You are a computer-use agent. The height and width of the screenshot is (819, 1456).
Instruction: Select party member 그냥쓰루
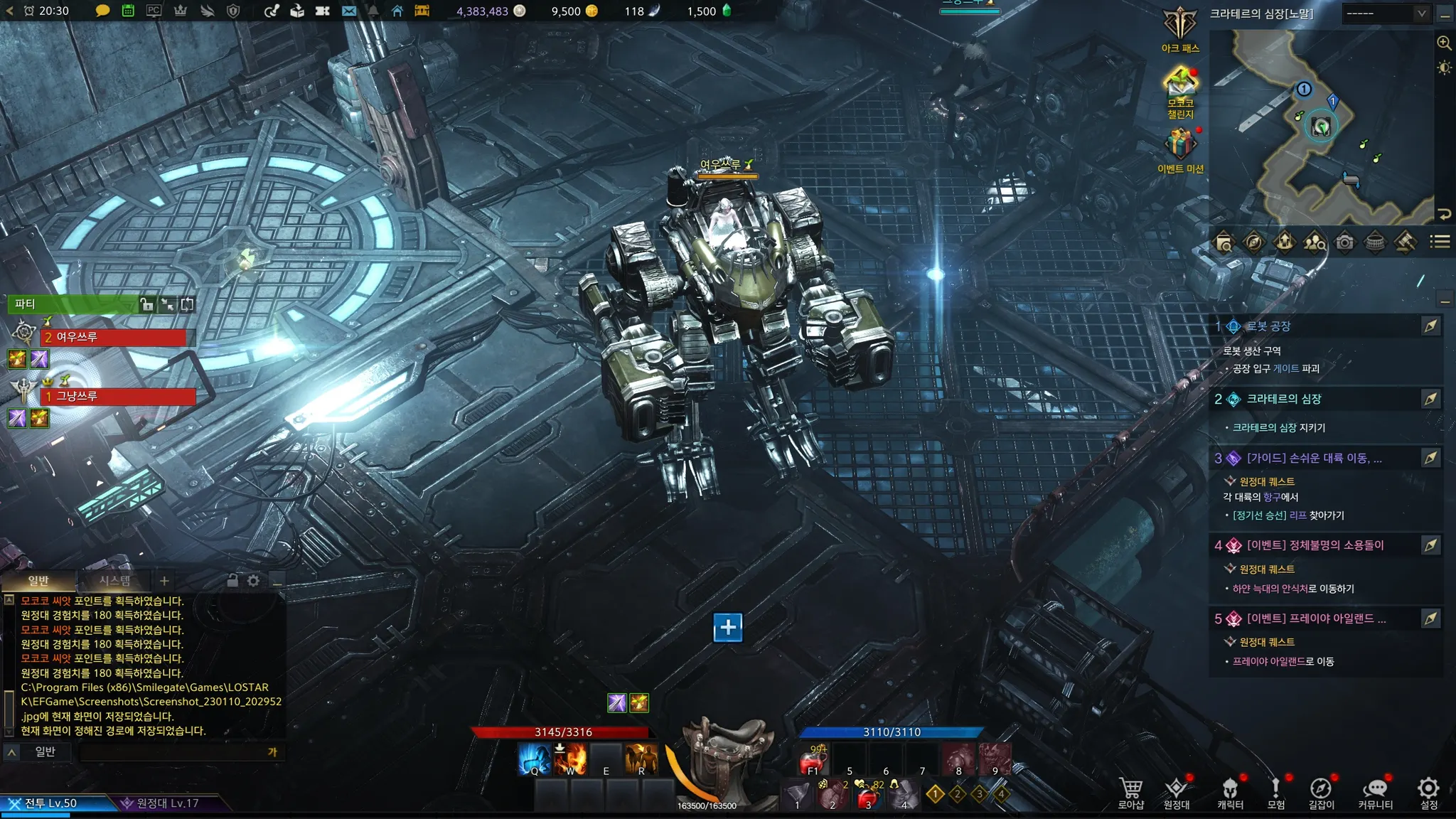click(x=117, y=396)
